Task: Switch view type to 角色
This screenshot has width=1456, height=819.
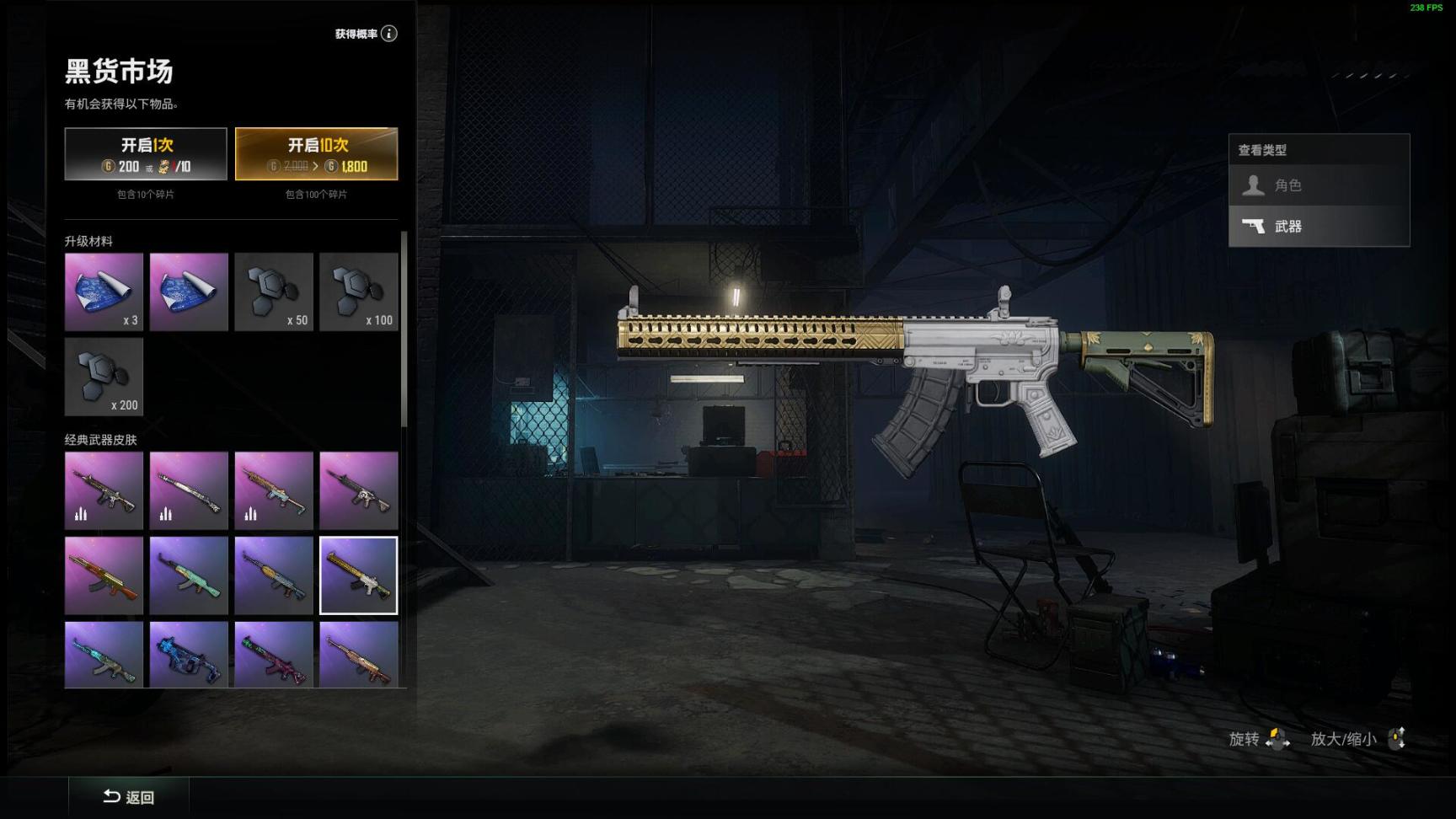Action: tap(1319, 185)
